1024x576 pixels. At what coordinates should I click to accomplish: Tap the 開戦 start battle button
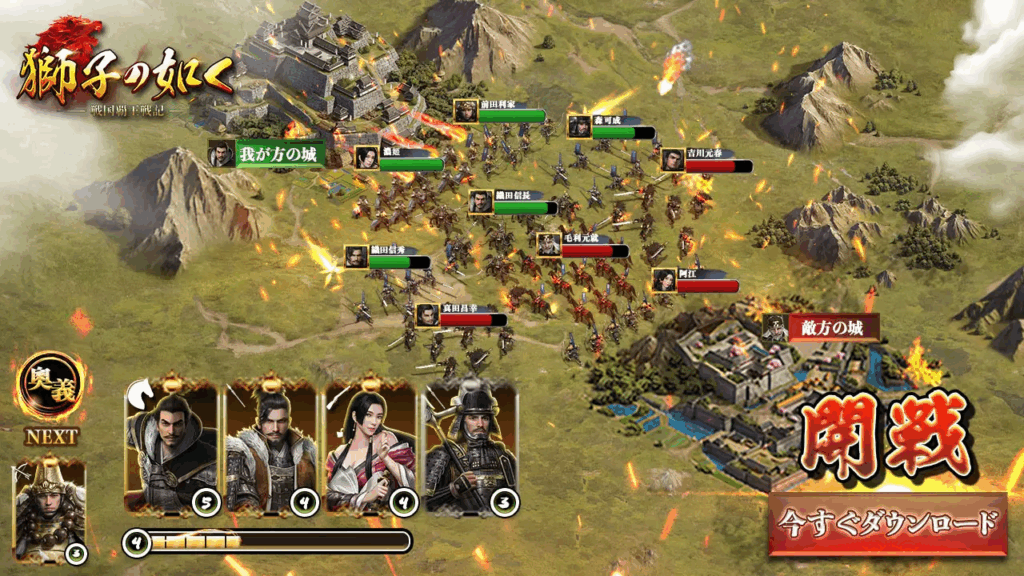[883, 437]
